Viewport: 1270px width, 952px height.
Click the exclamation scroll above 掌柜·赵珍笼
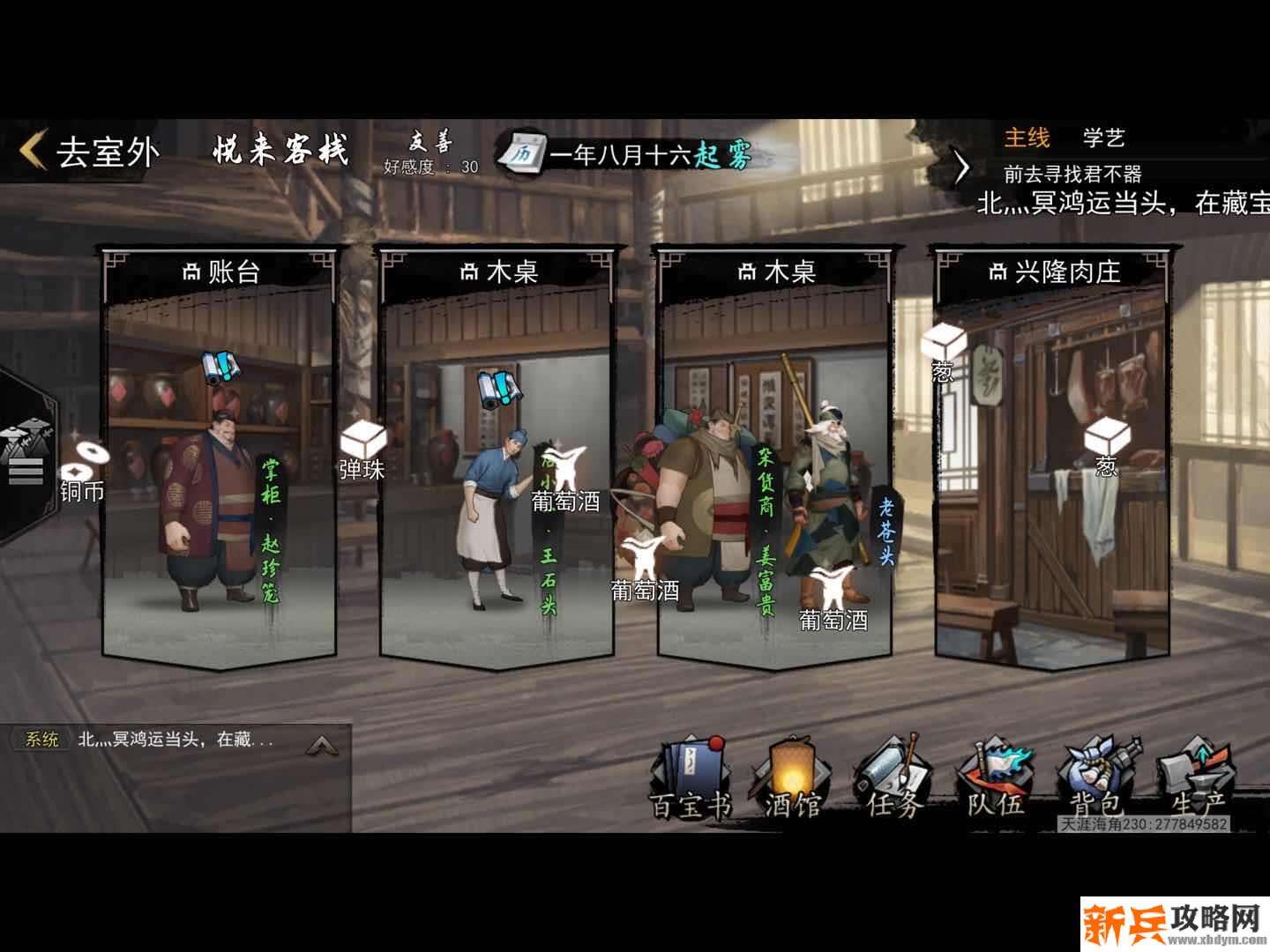[x=220, y=368]
